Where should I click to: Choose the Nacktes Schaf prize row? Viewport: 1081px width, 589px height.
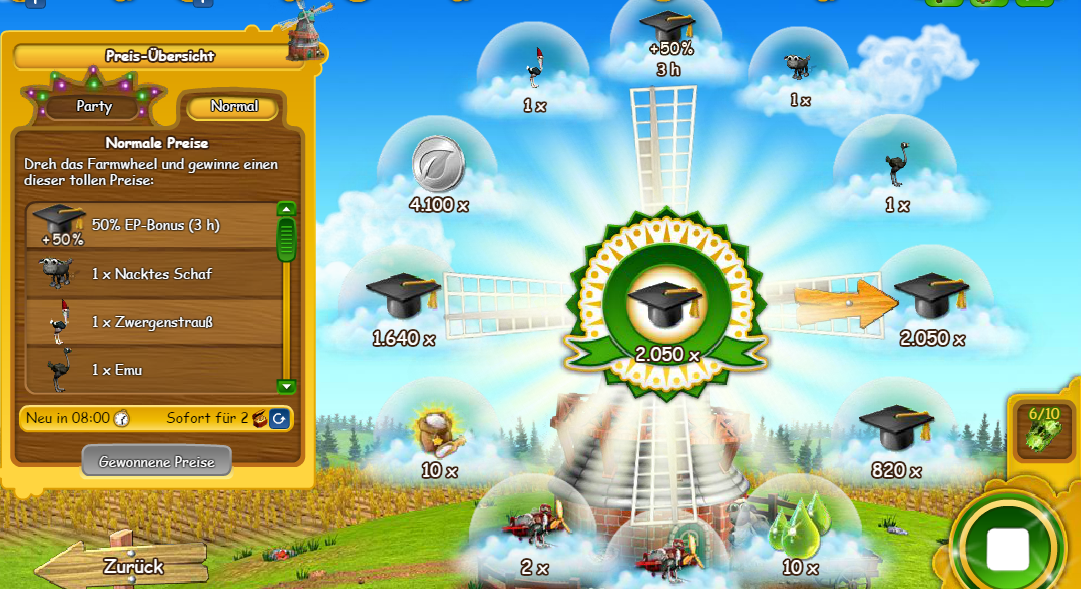152,274
